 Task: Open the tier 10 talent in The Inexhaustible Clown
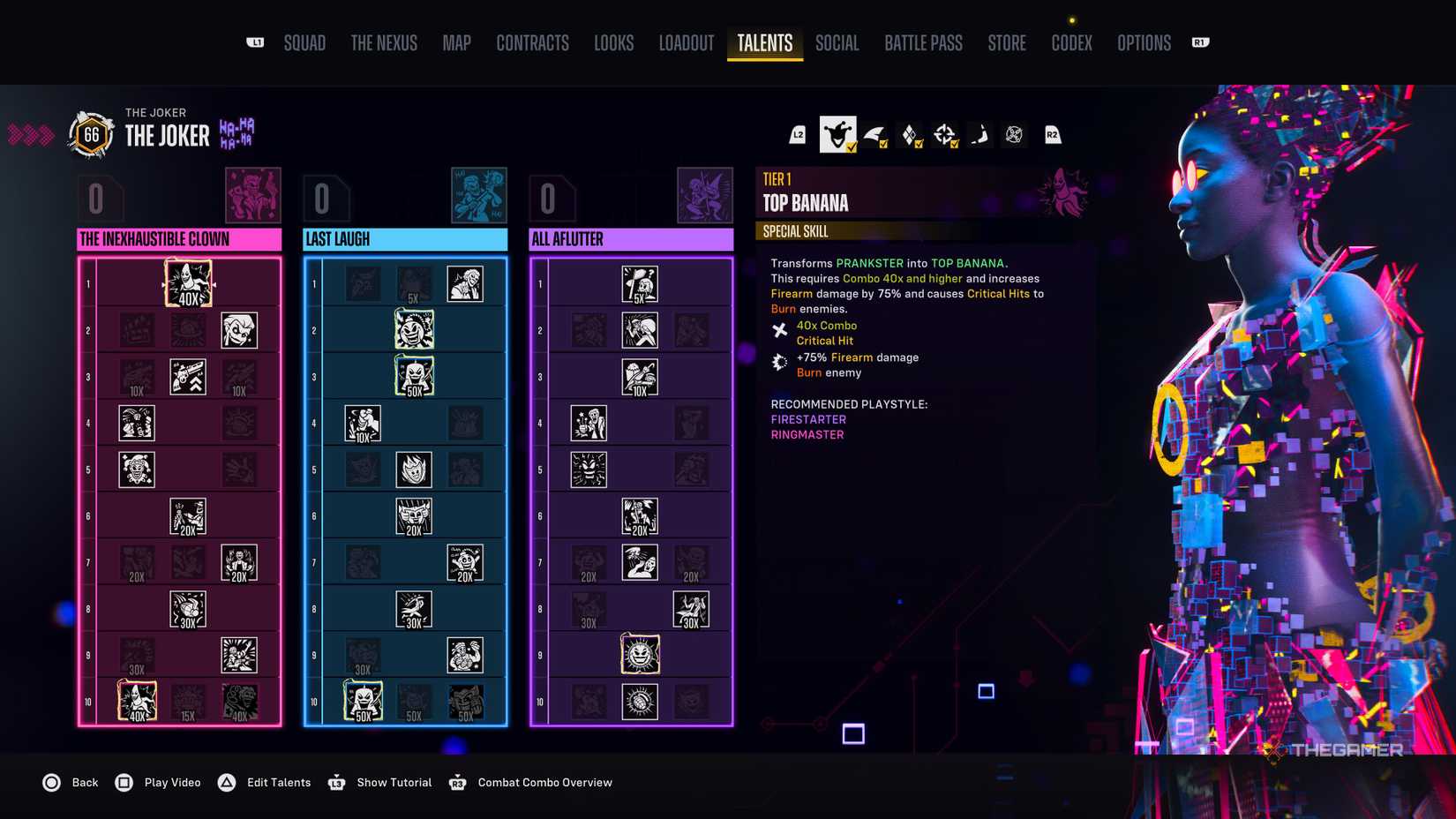coord(136,701)
